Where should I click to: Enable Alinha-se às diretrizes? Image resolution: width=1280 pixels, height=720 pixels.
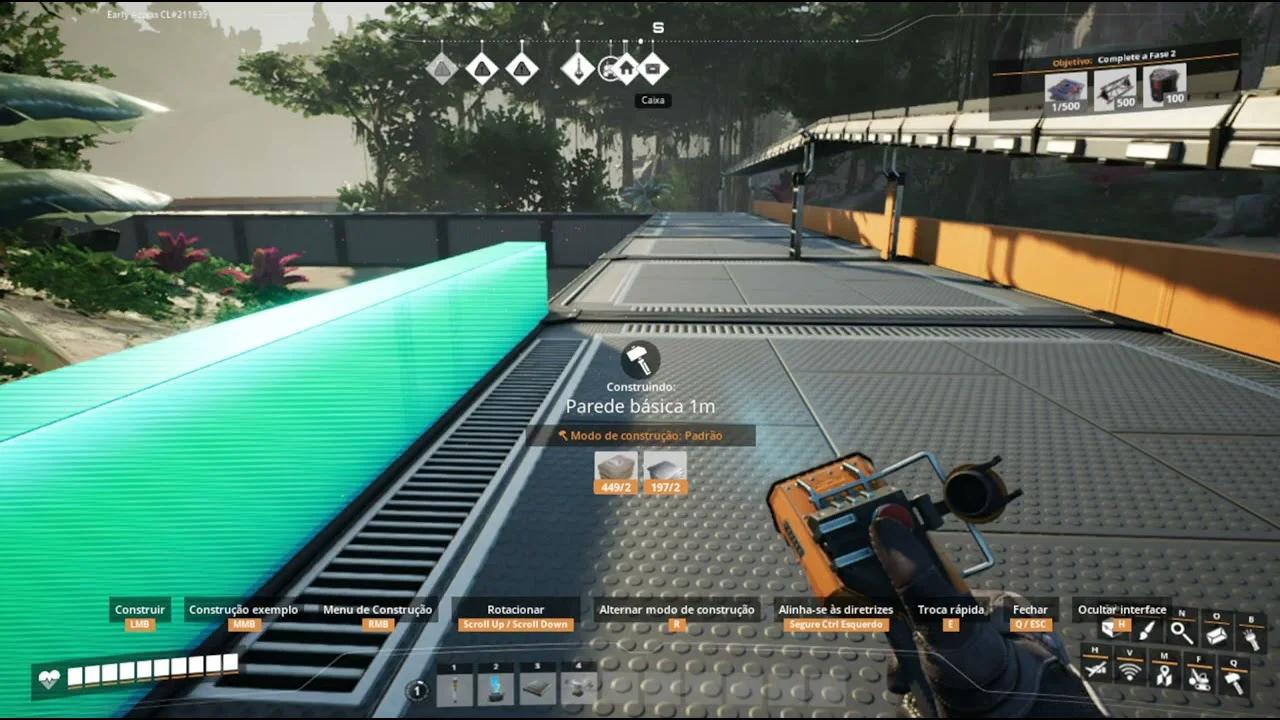tap(834, 609)
